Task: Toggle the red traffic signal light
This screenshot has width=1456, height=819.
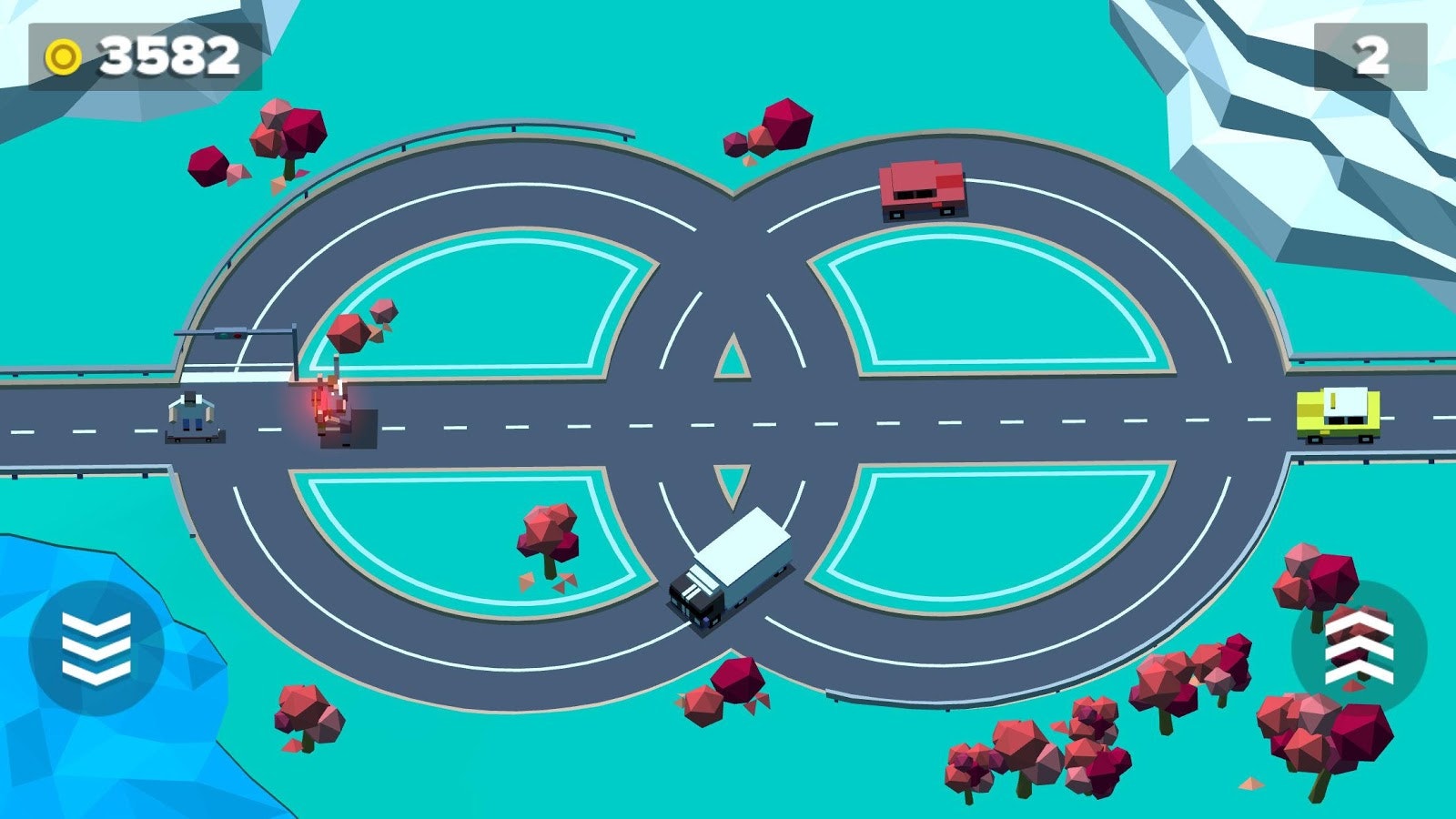Action: click(237, 336)
